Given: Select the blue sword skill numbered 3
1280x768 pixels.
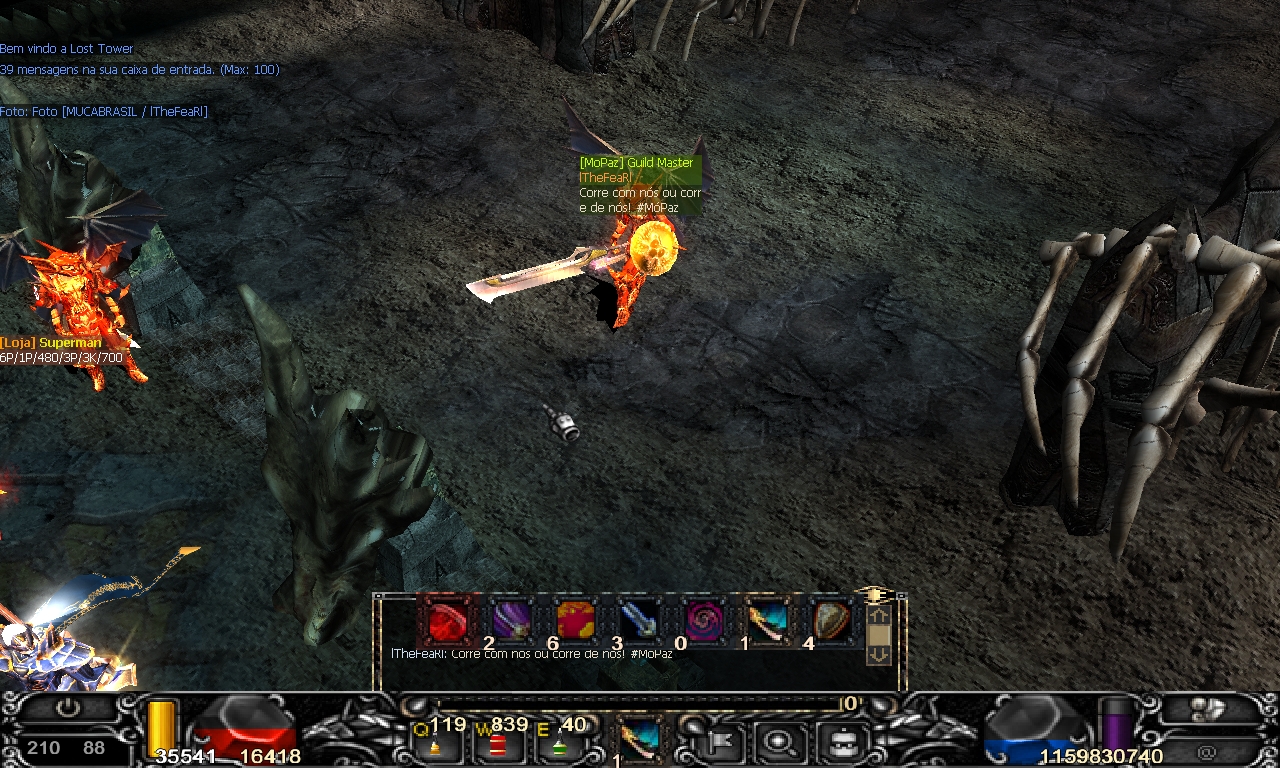Looking at the screenshot, I should [639, 621].
